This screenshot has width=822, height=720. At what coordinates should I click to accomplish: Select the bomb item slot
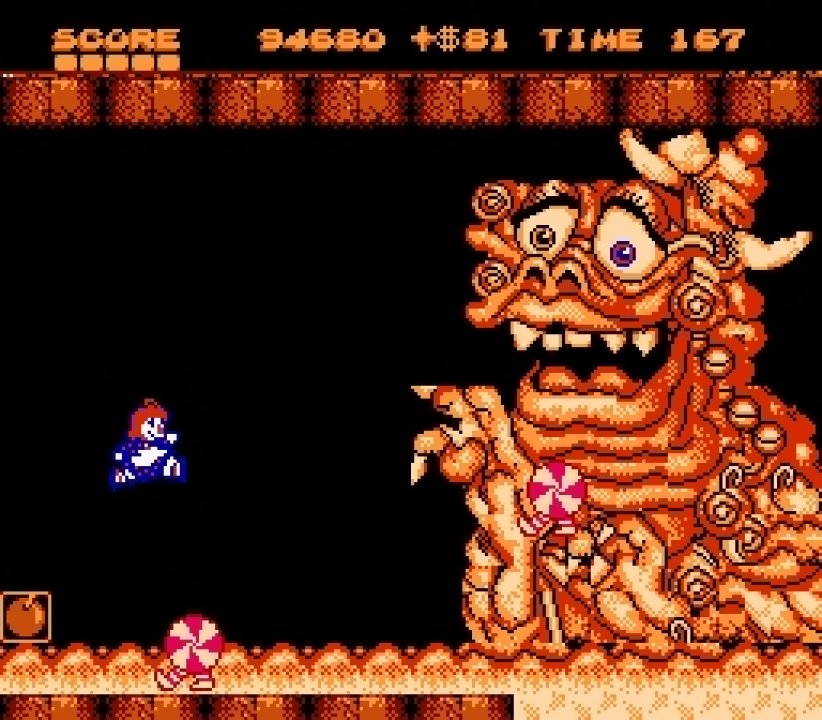coord(25,616)
